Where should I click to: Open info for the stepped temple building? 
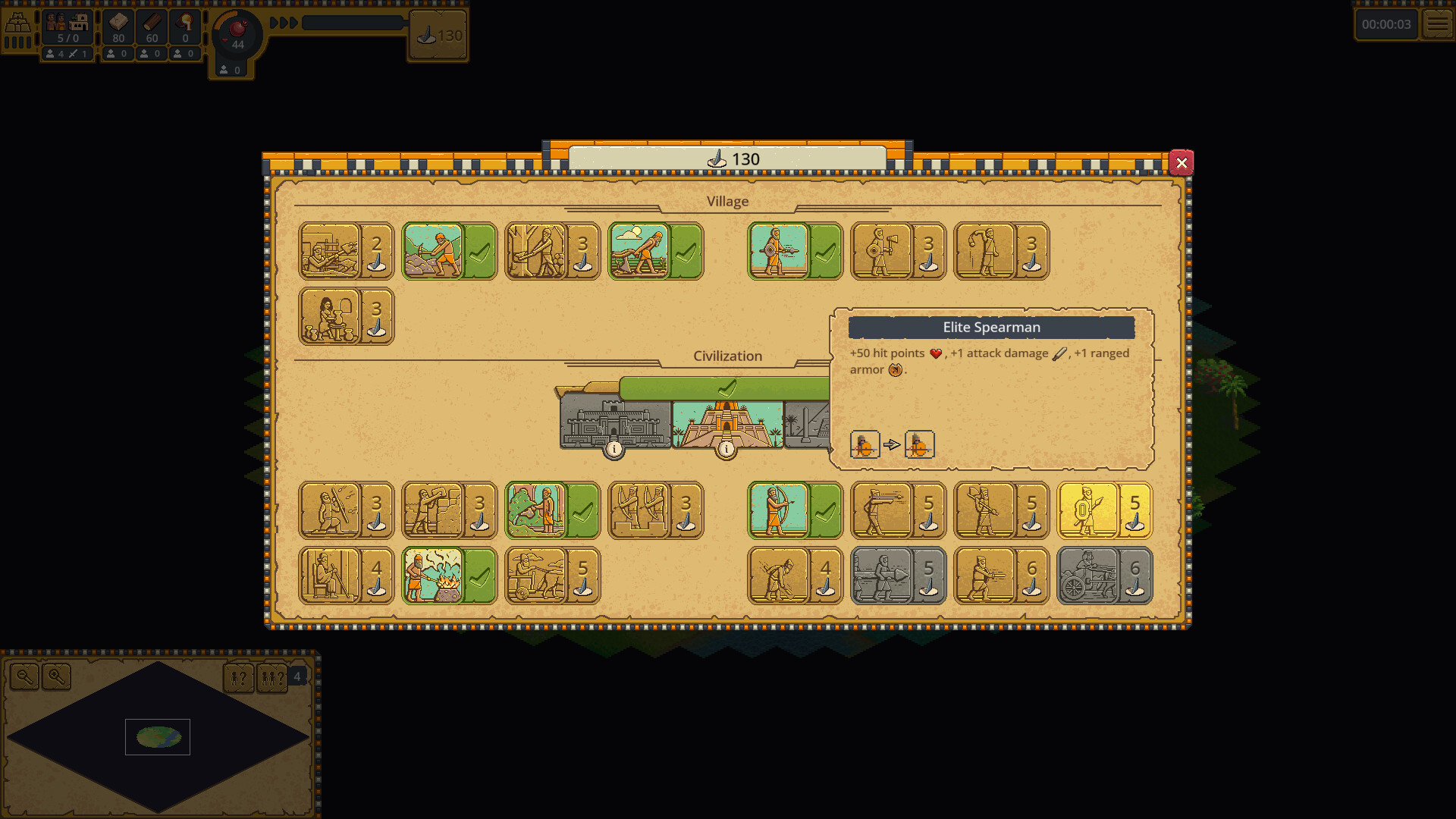tap(728, 449)
